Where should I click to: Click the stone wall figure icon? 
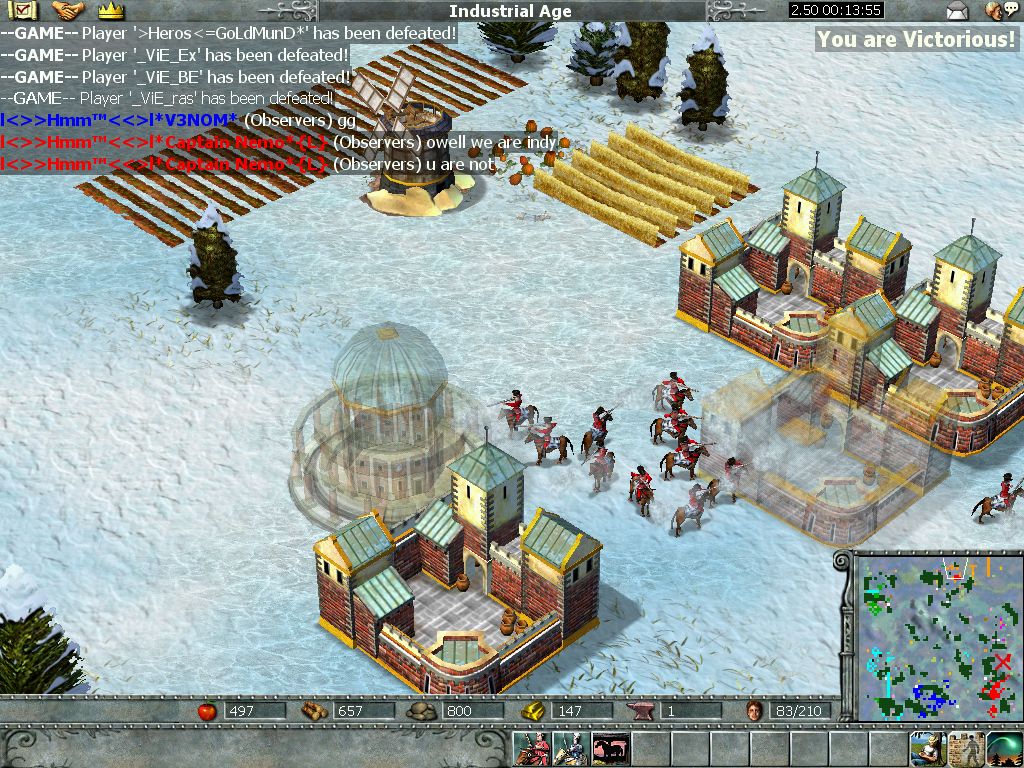click(x=965, y=749)
